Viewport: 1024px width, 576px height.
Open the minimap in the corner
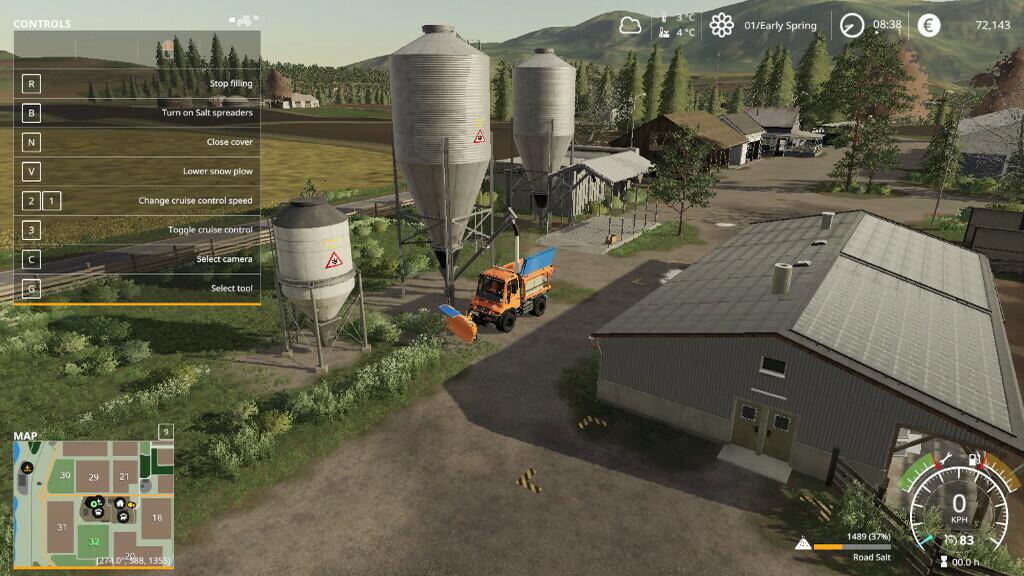pos(93,501)
